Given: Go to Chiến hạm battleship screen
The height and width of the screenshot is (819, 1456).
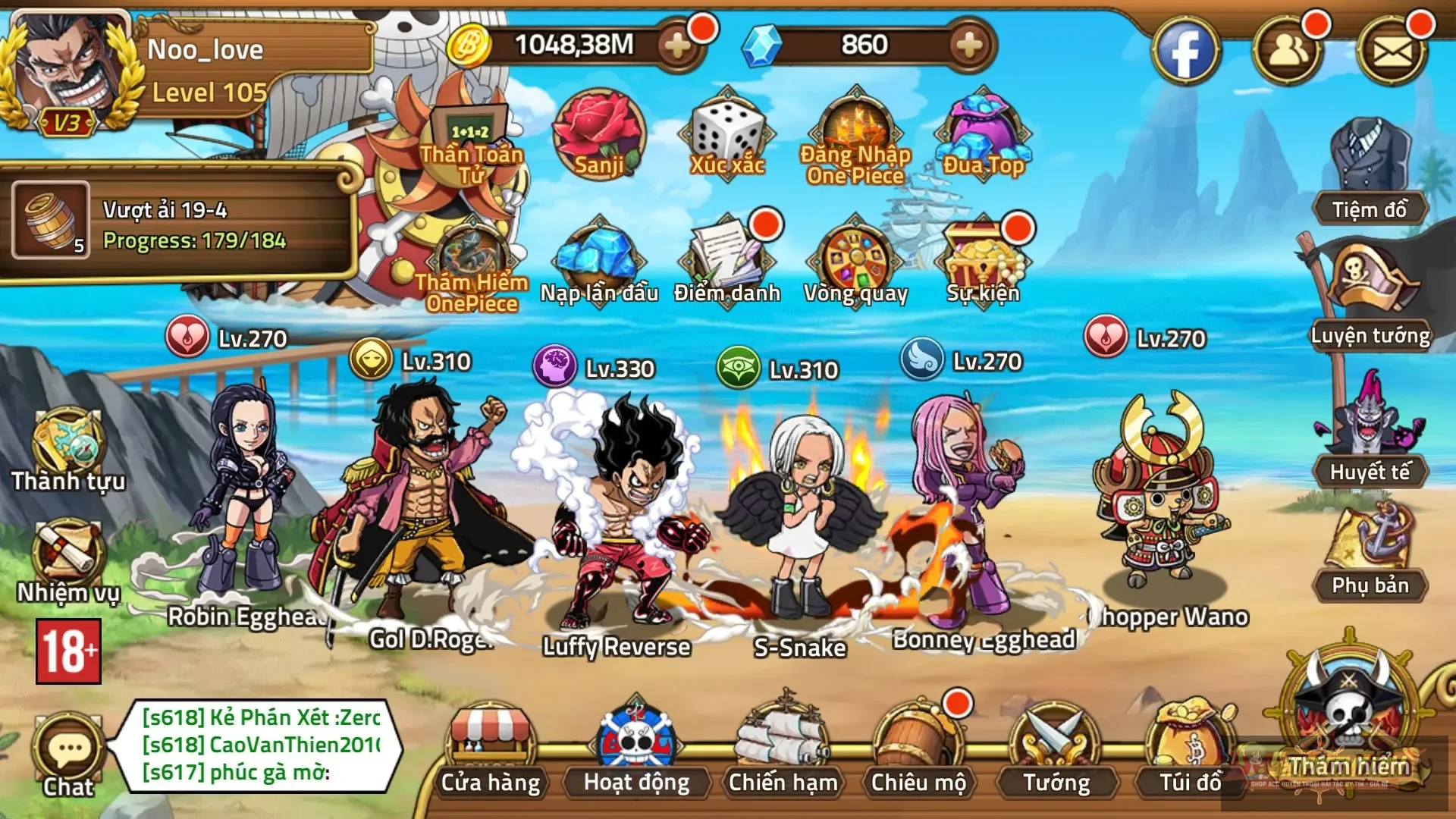Looking at the screenshot, I should coord(783,751).
